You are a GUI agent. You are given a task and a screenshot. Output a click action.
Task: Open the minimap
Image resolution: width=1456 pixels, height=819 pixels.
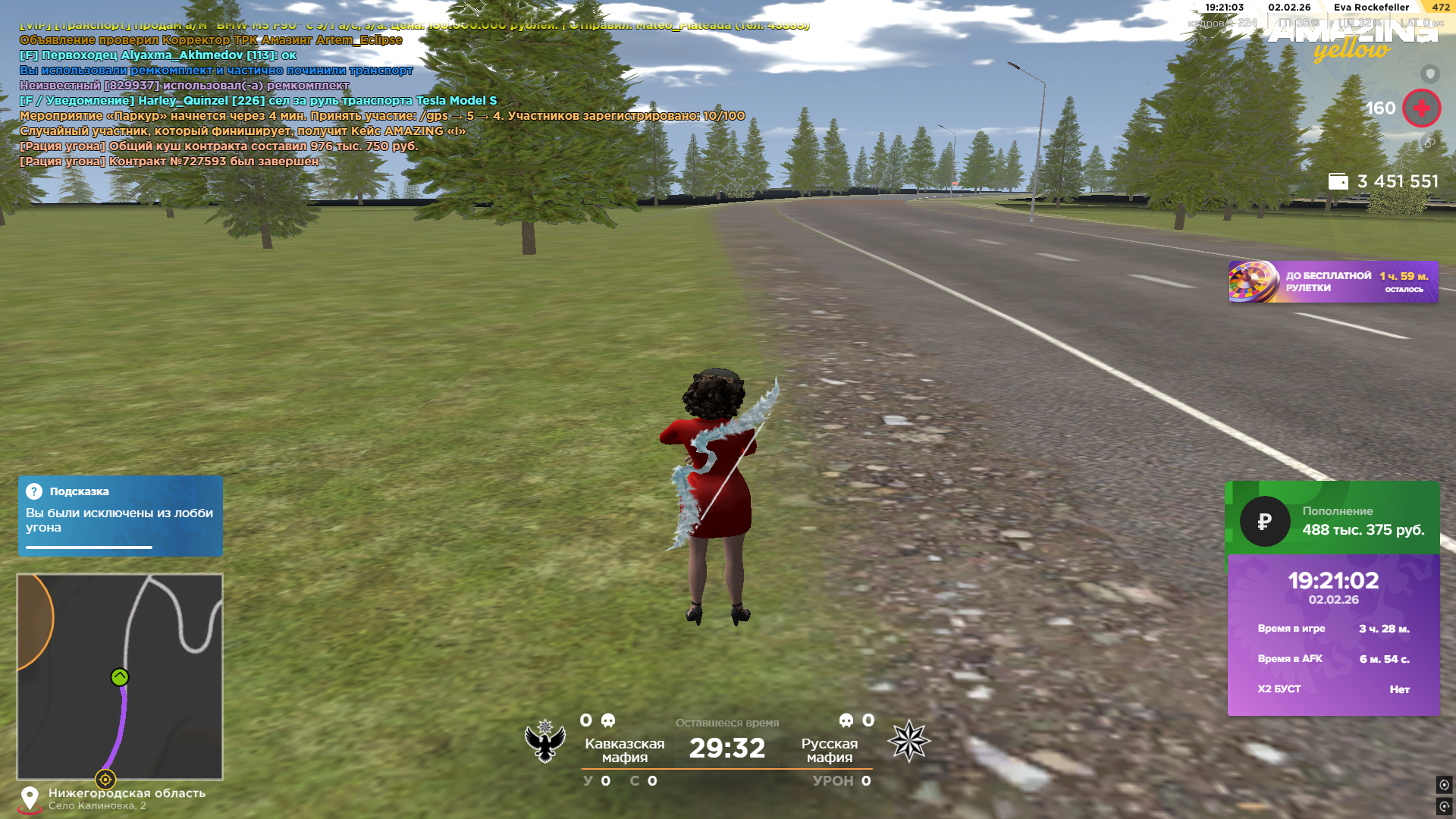pyautogui.click(x=120, y=676)
